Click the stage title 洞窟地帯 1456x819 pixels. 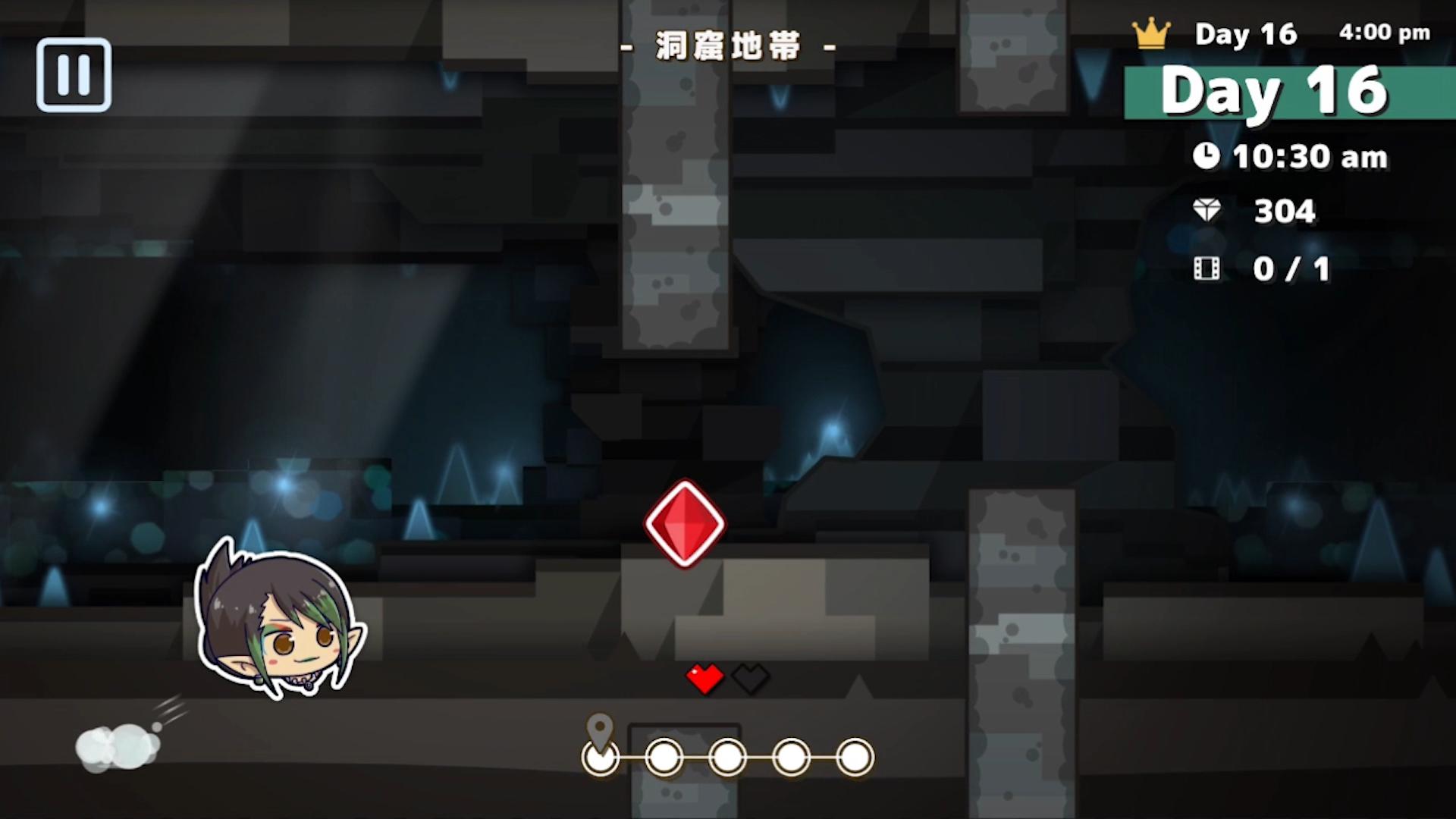click(726, 45)
